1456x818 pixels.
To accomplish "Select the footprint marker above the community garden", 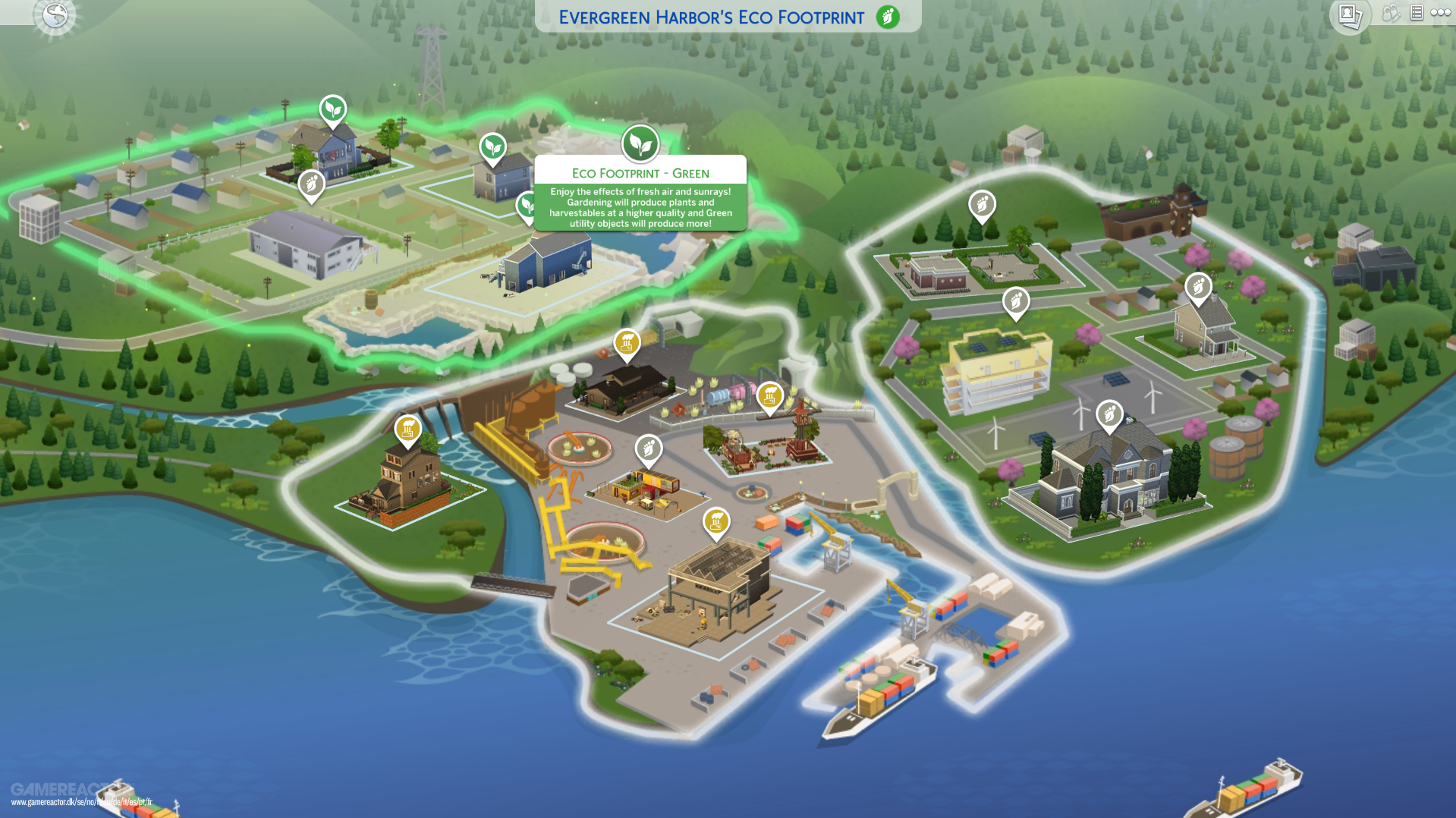I will (x=983, y=203).
